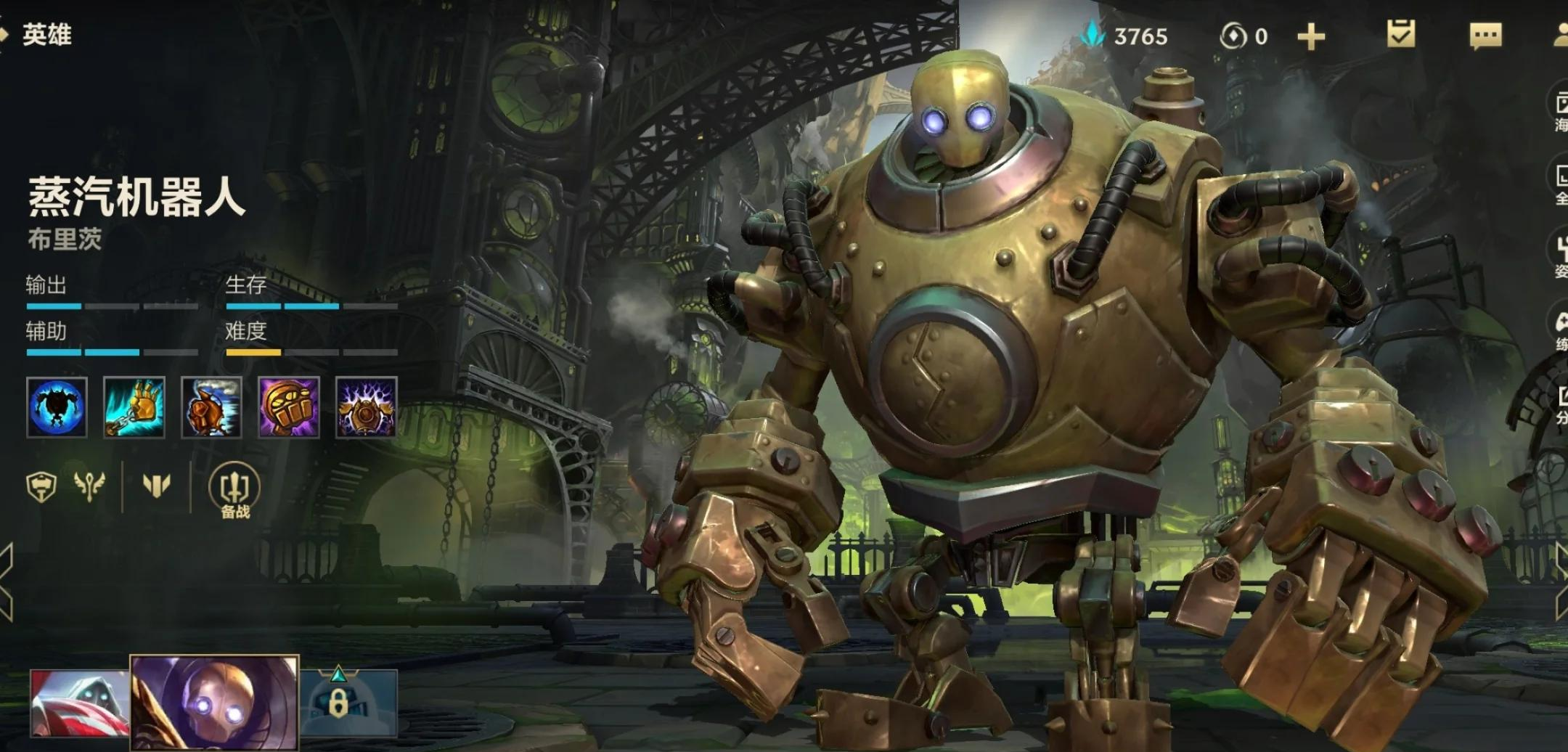The image size is (1568, 752).
Task: View the Static Field lightning ability
Action: coord(366,407)
